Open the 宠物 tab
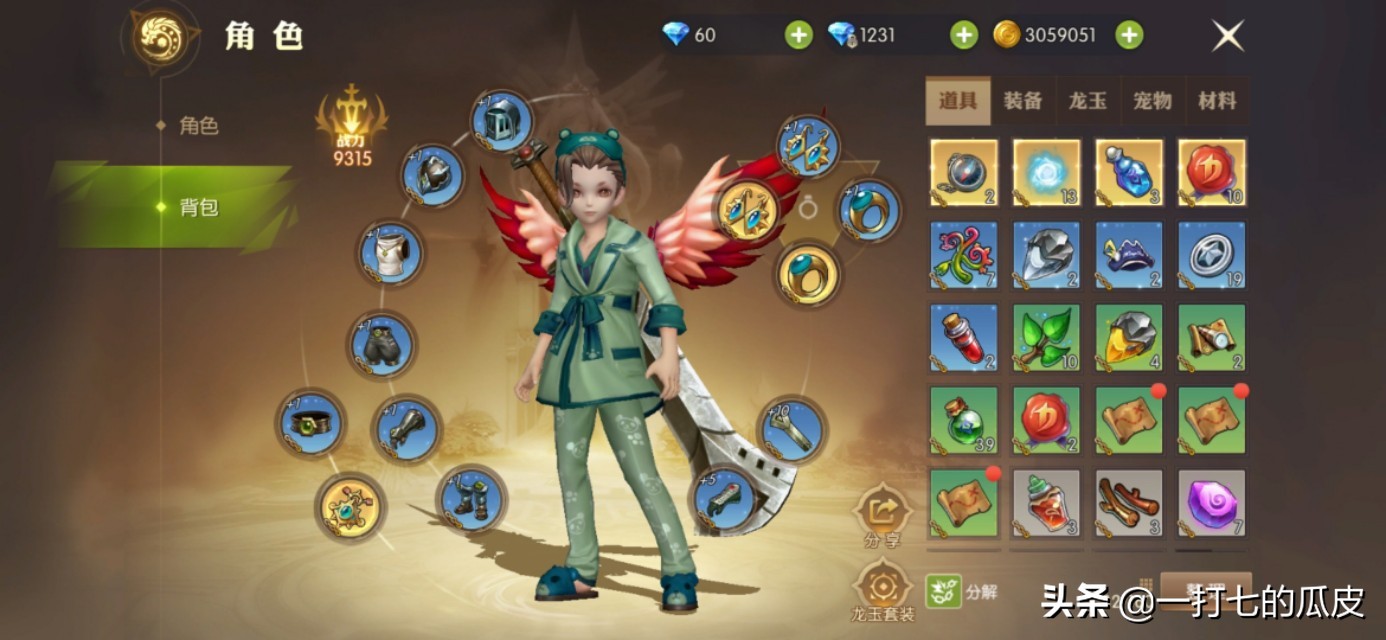 1152,101
